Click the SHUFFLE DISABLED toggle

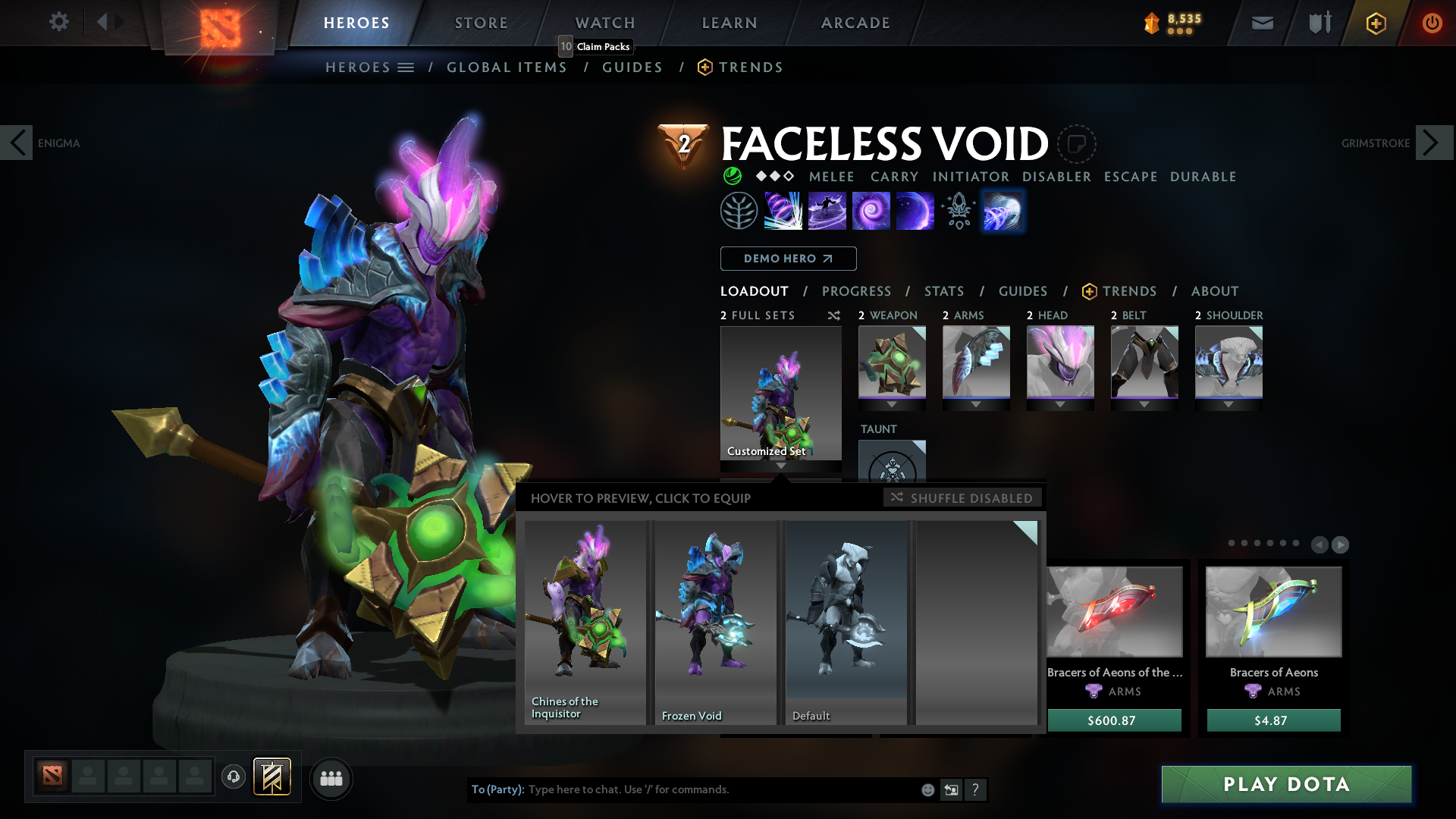coord(963,497)
